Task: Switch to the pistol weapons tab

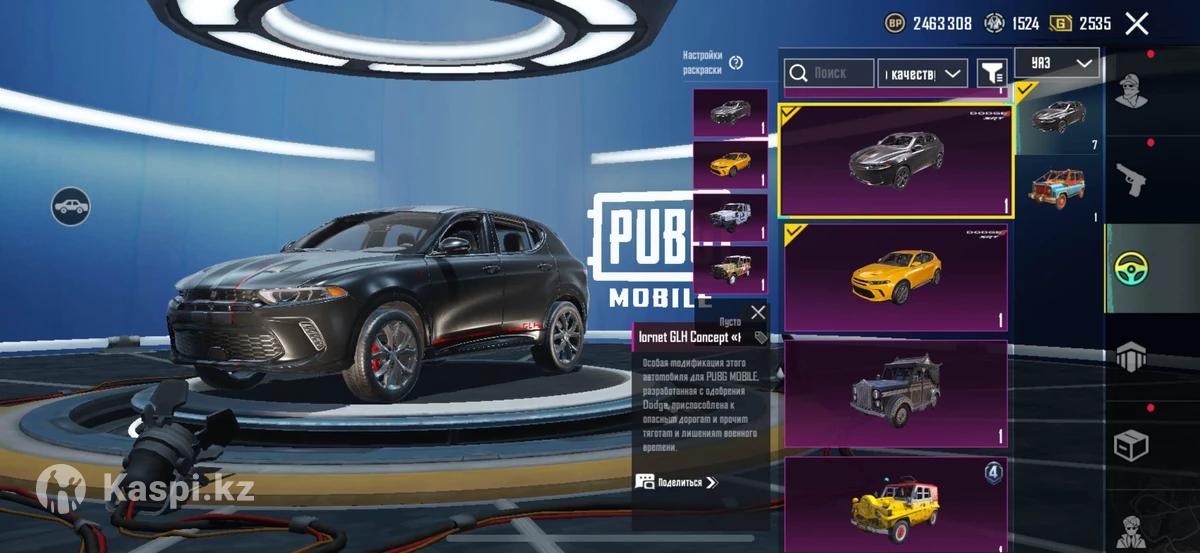Action: tap(1131, 180)
